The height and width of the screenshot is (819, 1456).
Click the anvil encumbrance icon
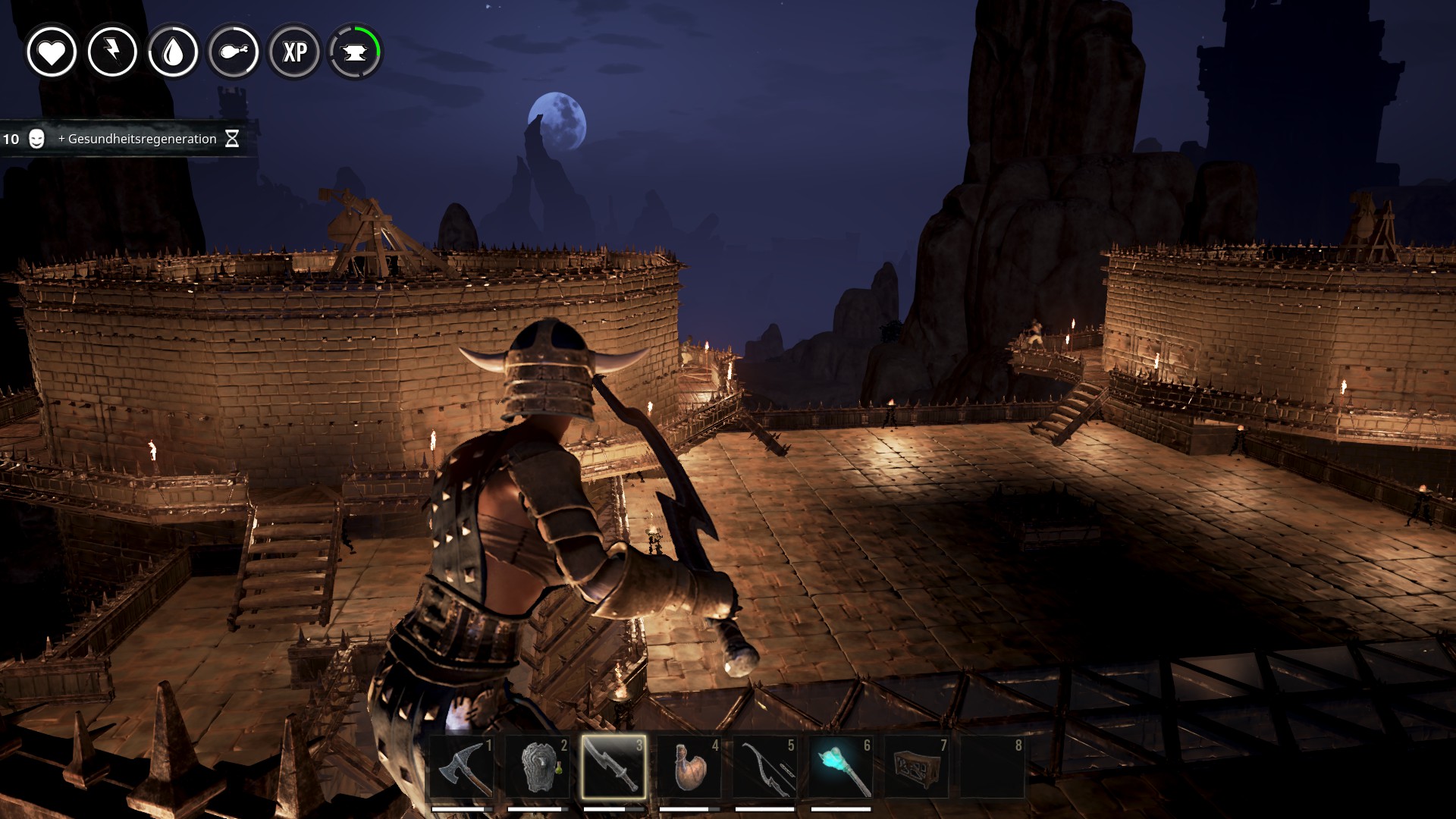[355, 52]
